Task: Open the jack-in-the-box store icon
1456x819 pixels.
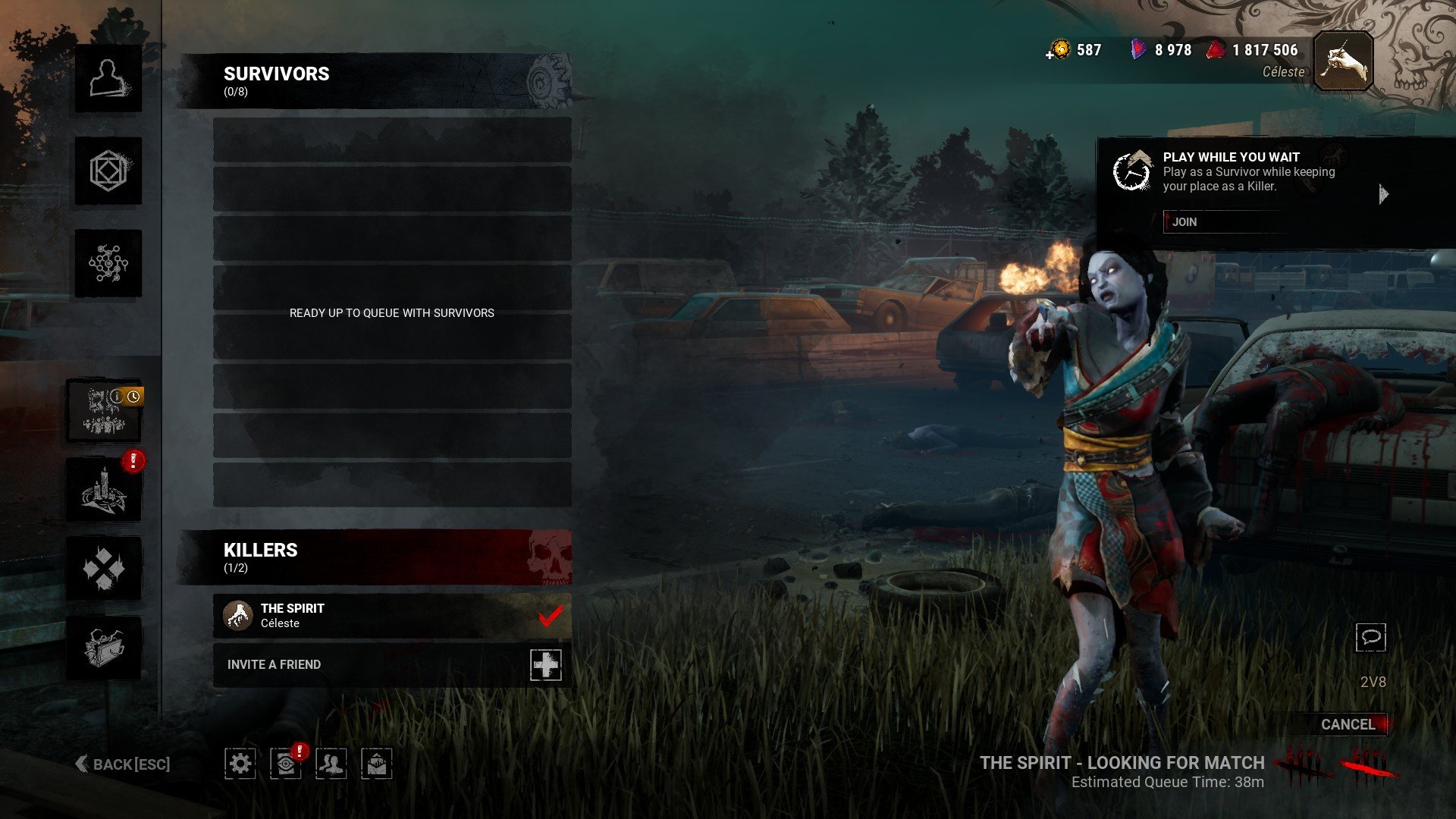Action: pyautogui.click(x=104, y=647)
